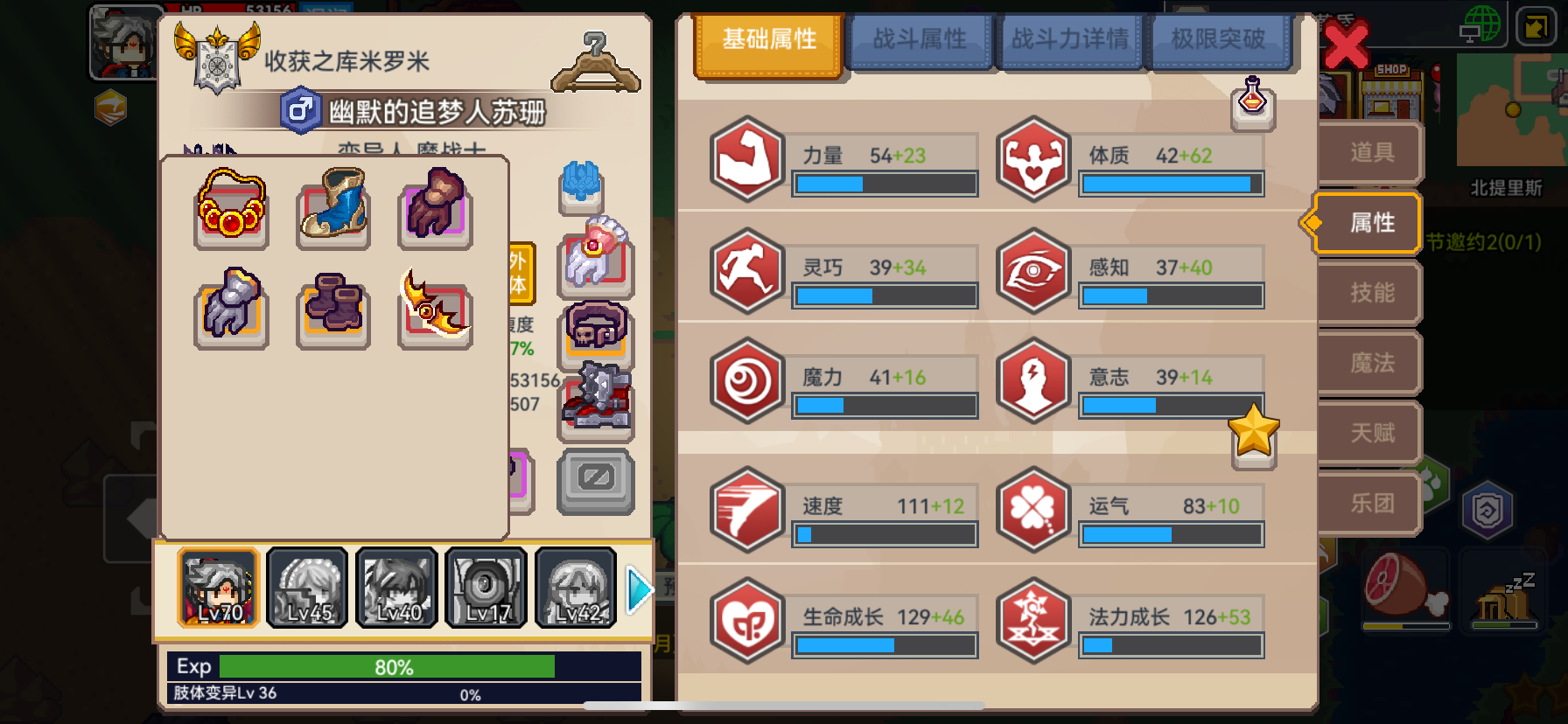This screenshot has height=724, width=1568.
Task: Click the empty forbidden equipment slot
Action: [595, 481]
